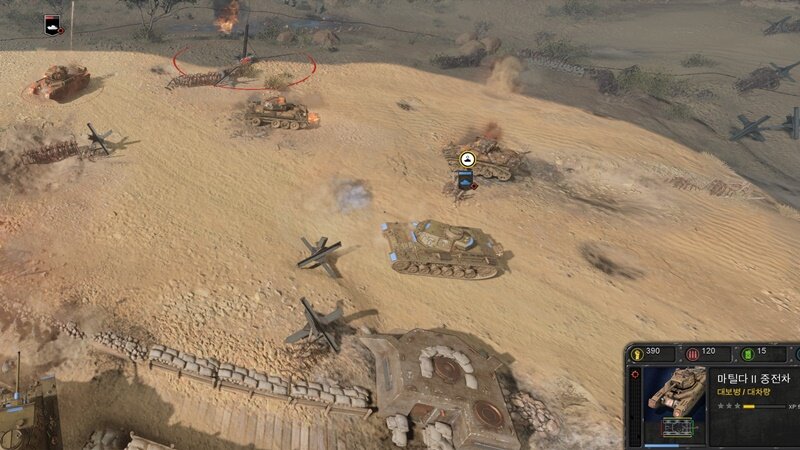Select the enemy black tank shield marker
The height and width of the screenshot is (450, 800).
(x=52, y=24)
